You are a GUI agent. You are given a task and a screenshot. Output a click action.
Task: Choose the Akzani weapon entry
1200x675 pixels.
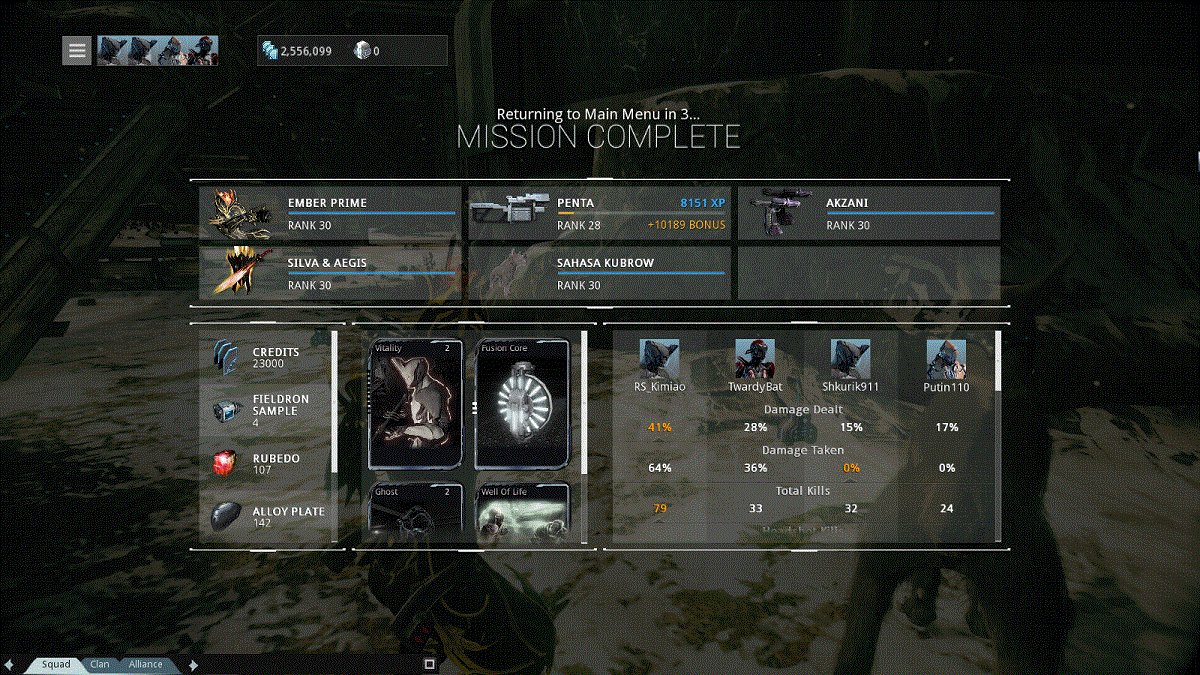tap(868, 213)
